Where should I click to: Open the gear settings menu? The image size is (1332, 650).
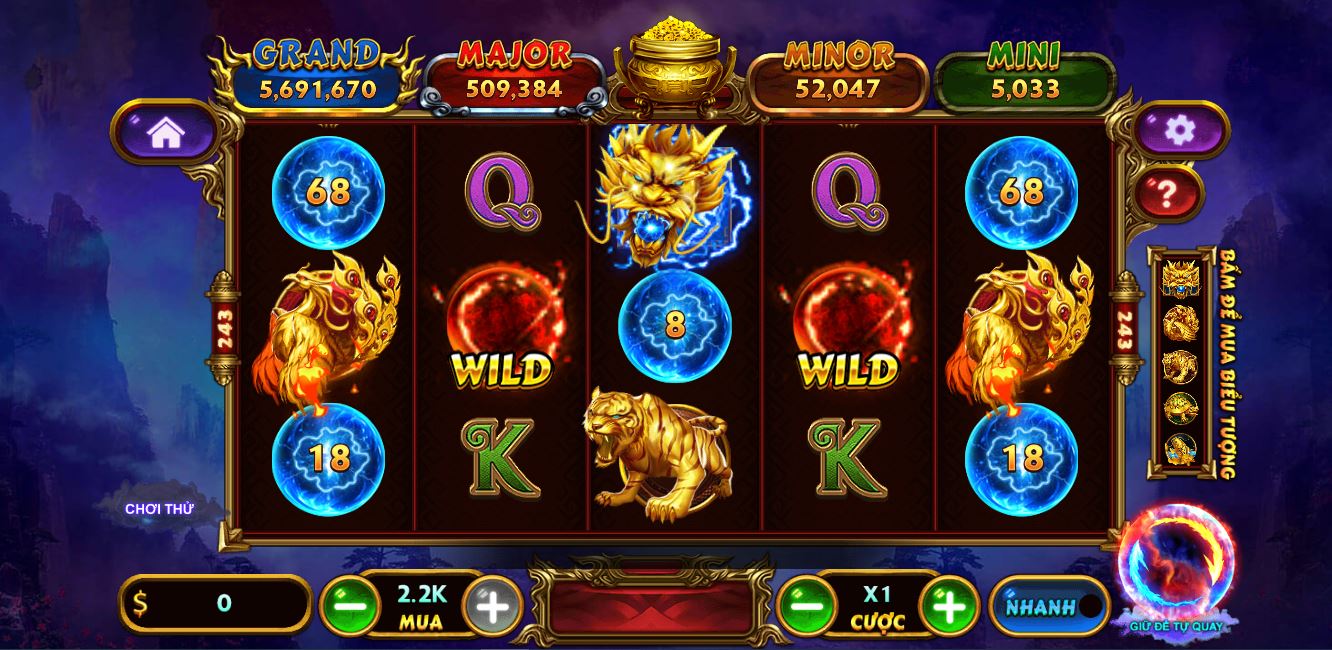pyautogui.click(x=1180, y=130)
